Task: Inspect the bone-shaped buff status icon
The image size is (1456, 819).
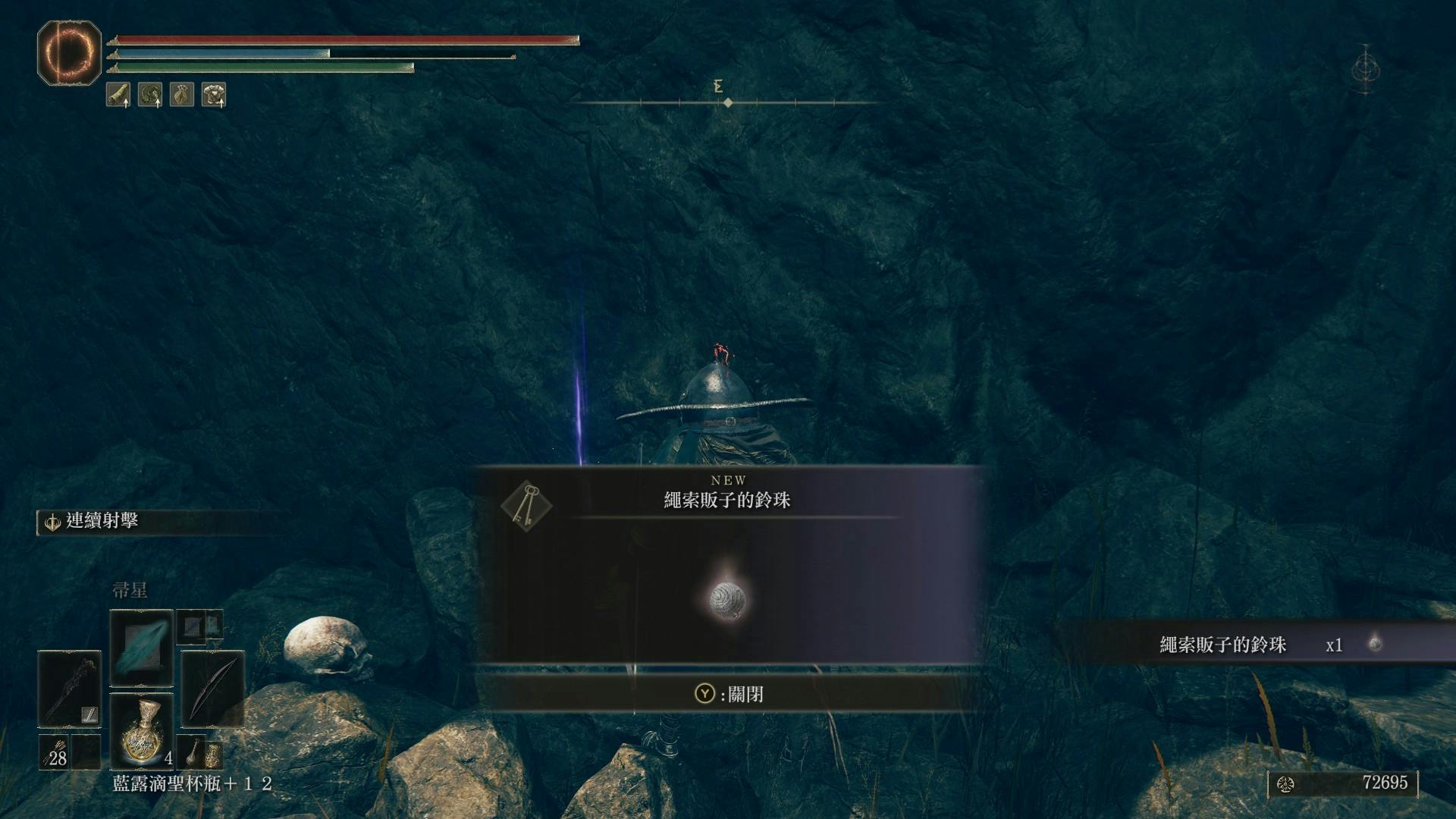Action: 118,95
